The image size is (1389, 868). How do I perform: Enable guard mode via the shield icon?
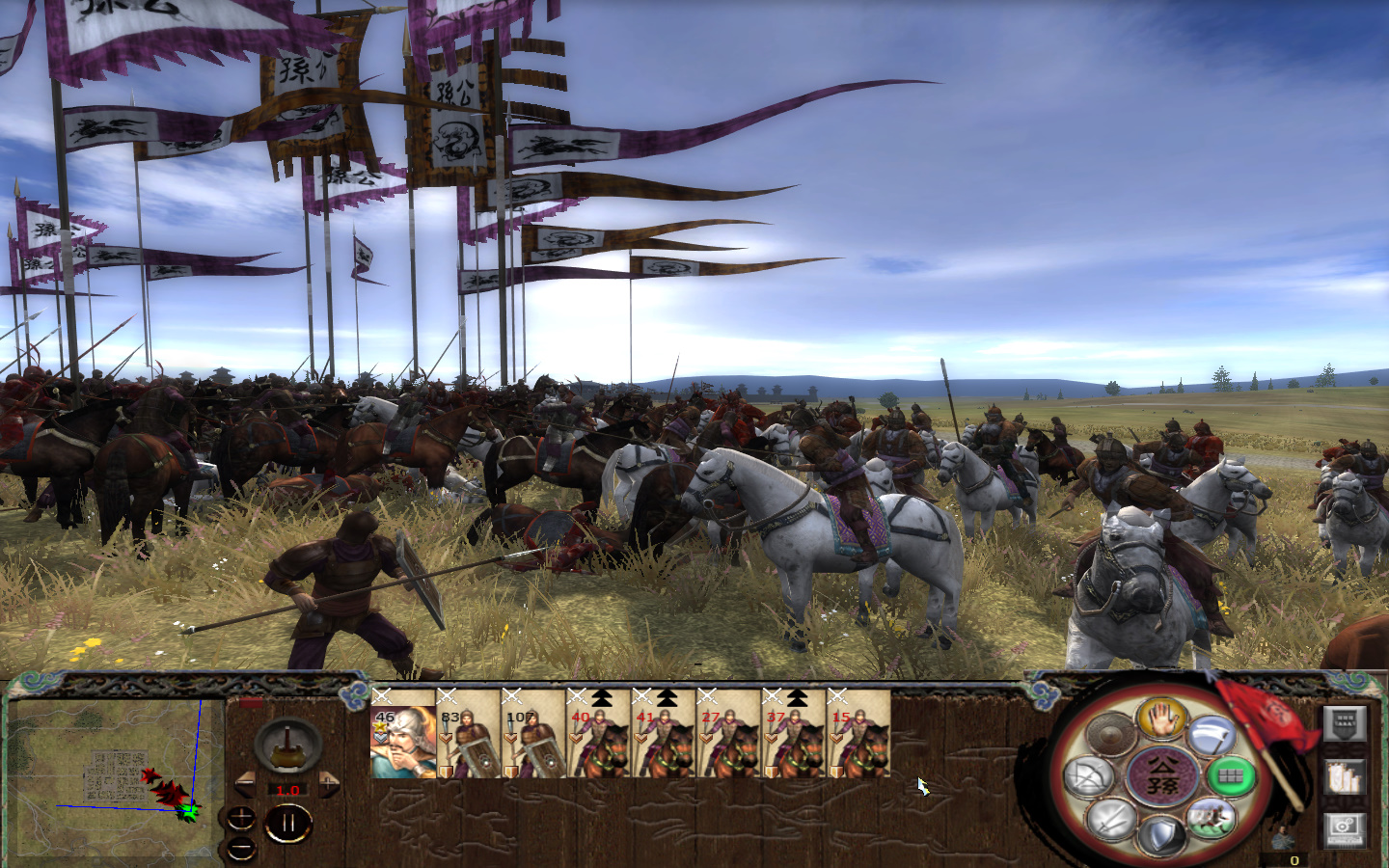1161,831
